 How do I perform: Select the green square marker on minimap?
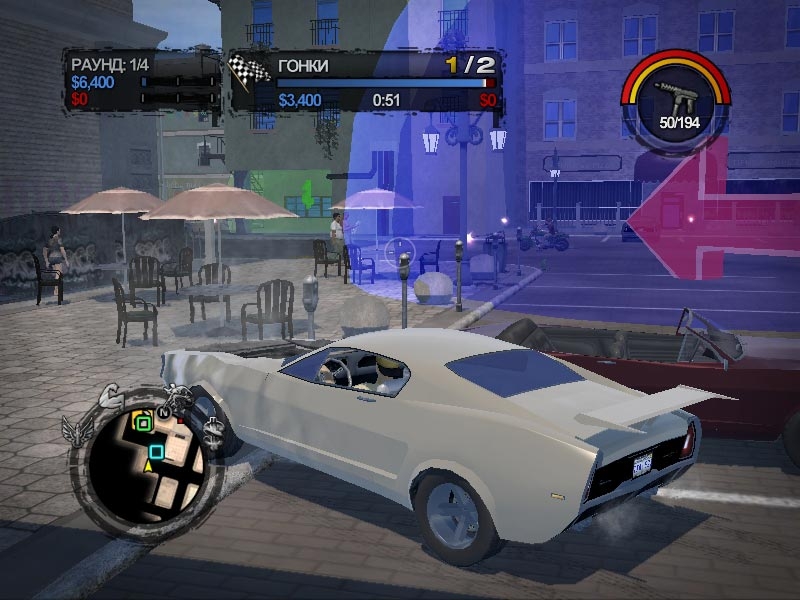point(143,423)
